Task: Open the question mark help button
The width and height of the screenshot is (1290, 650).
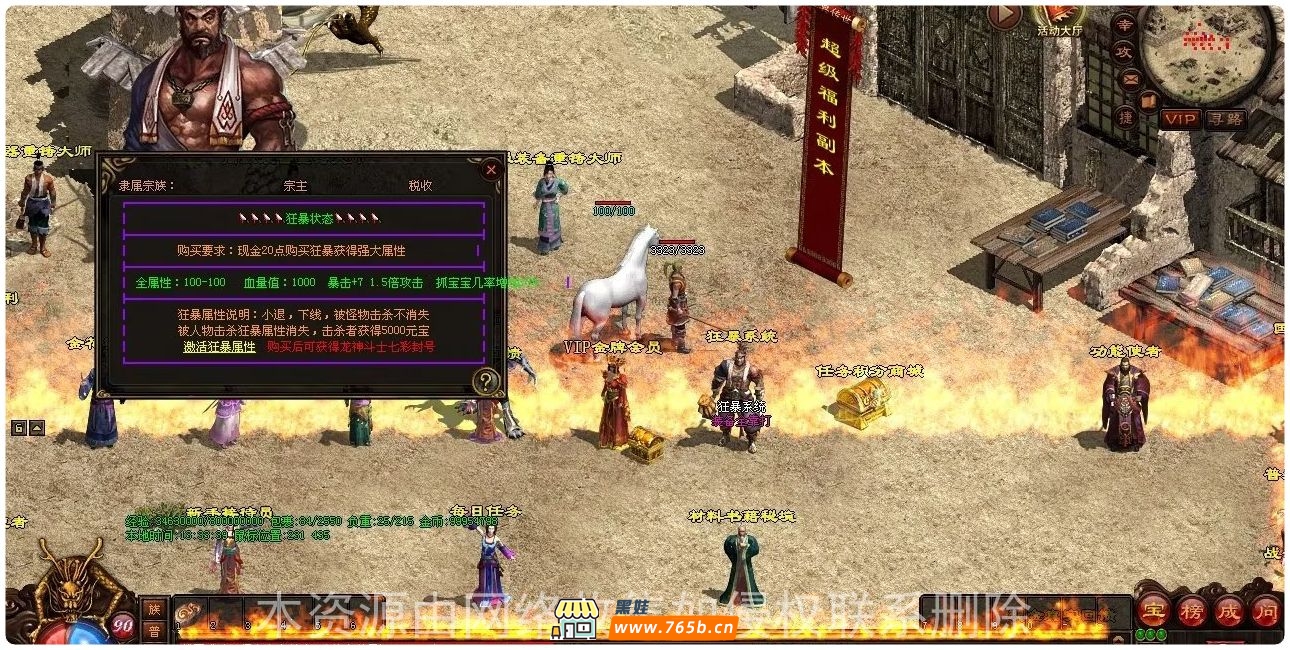Action: click(x=486, y=380)
